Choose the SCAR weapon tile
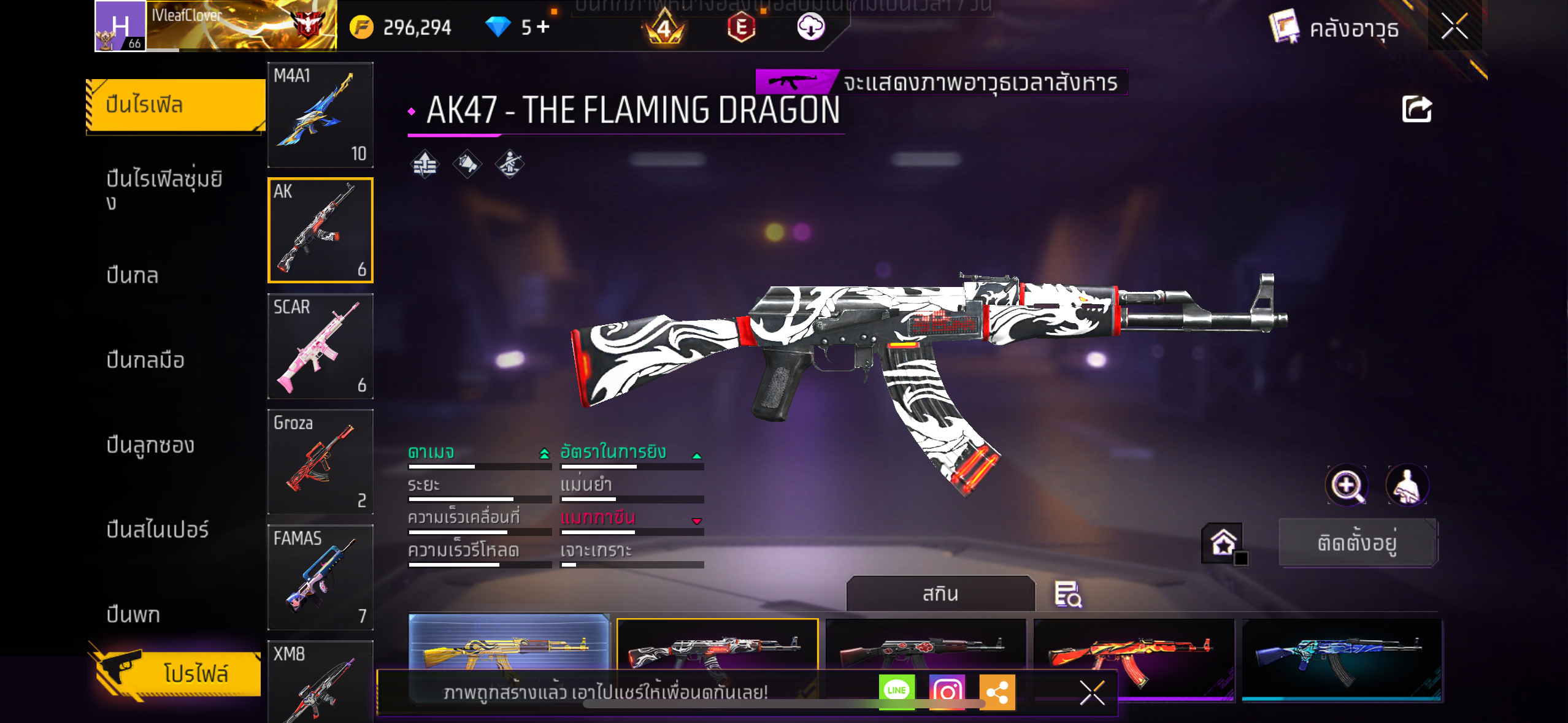The width and height of the screenshot is (1568, 723). [320, 346]
